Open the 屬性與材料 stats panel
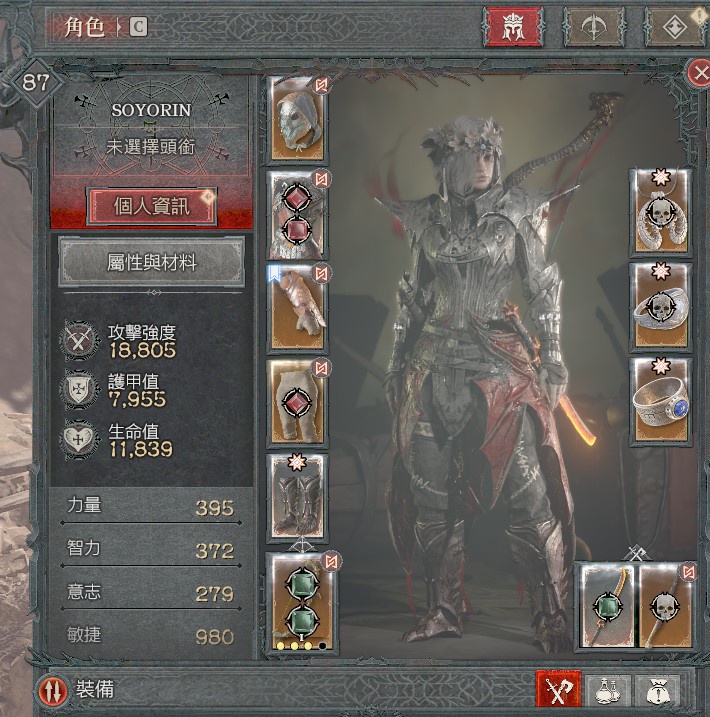This screenshot has height=717, width=710. coord(152,263)
